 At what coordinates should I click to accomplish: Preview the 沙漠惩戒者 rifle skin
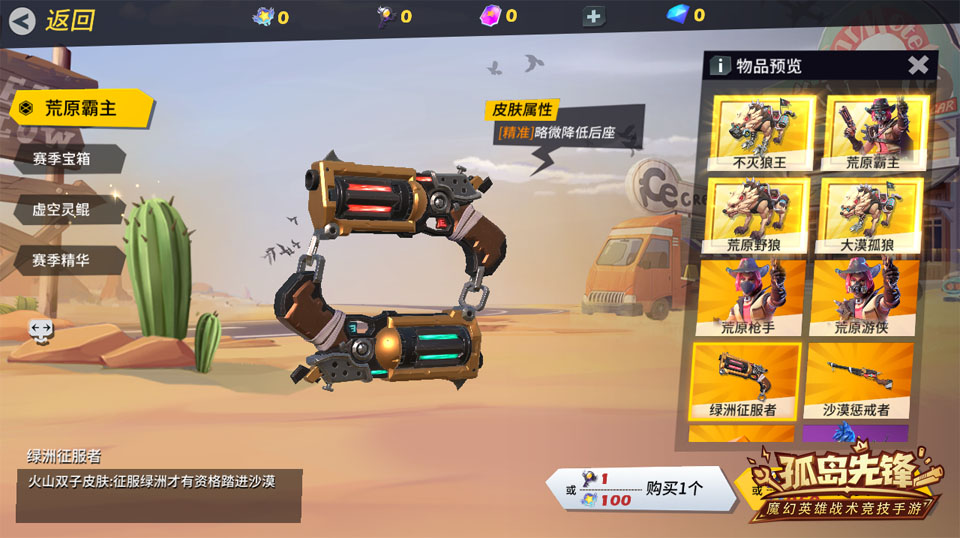click(858, 380)
